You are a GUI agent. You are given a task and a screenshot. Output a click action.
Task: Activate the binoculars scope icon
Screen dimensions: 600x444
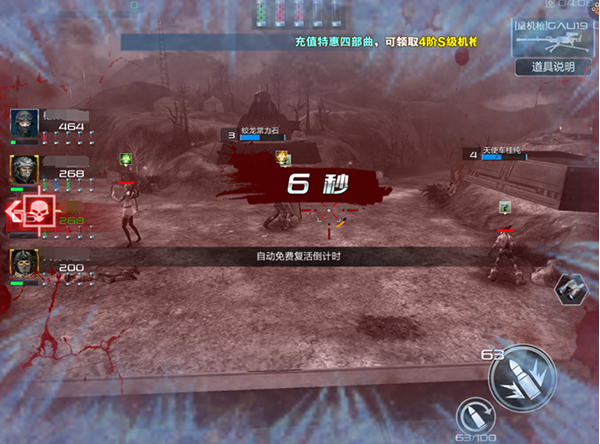click(x=573, y=288)
